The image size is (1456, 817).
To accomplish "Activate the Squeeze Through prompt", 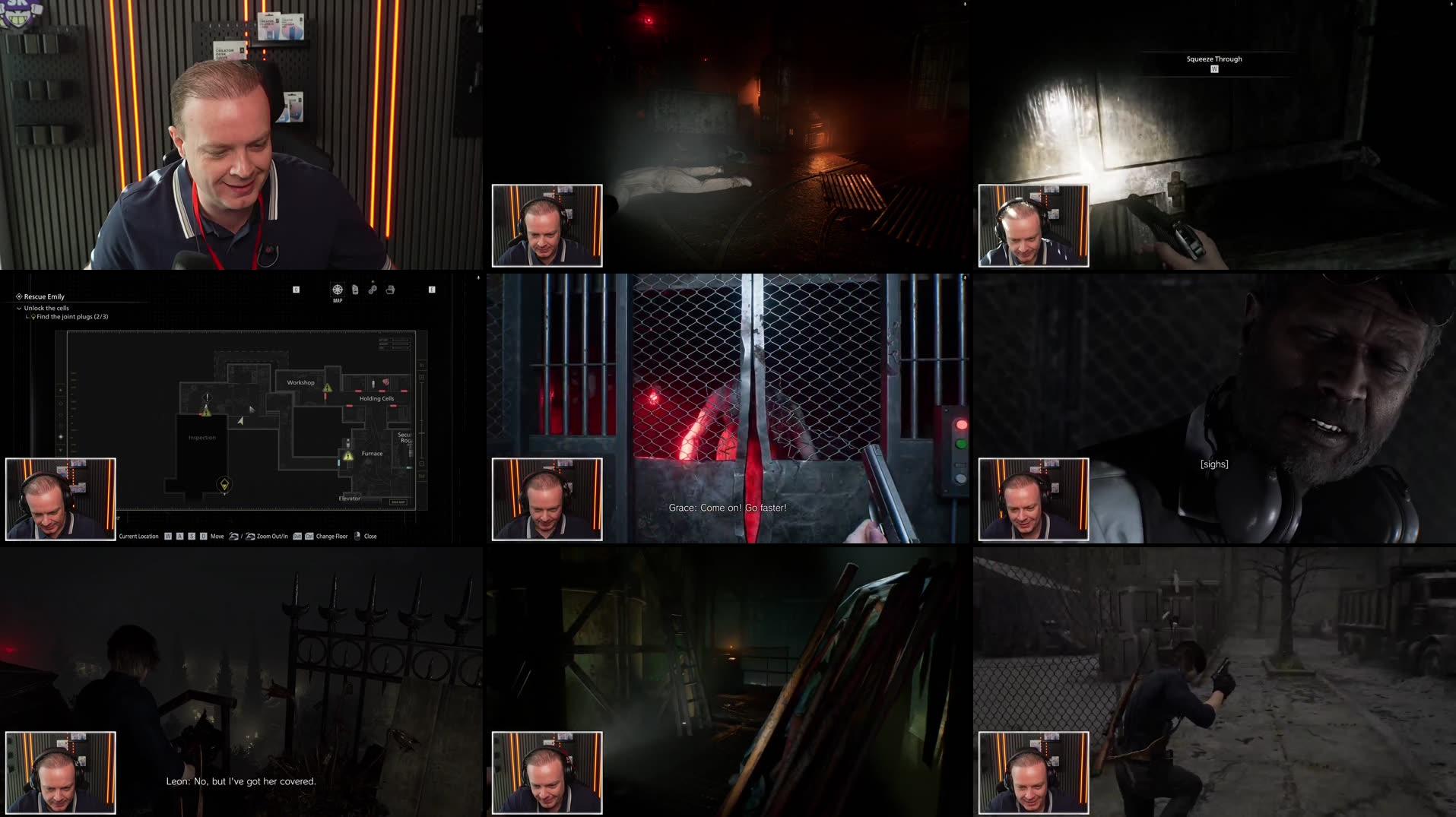I will [1213, 62].
